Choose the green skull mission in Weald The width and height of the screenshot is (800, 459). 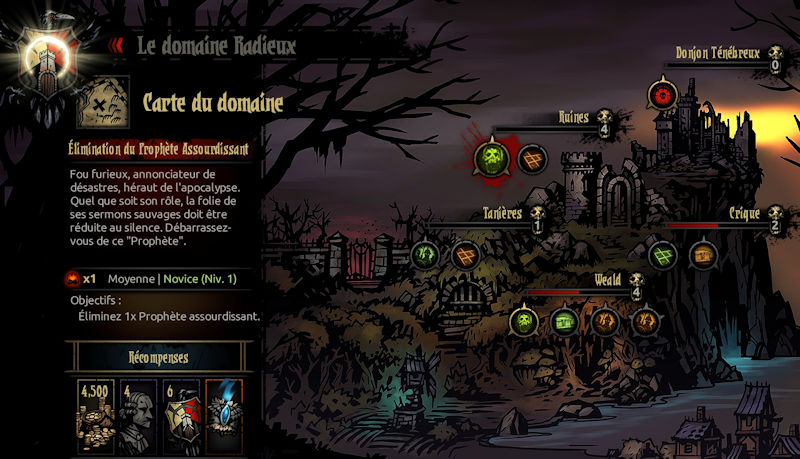click(522, 321)
